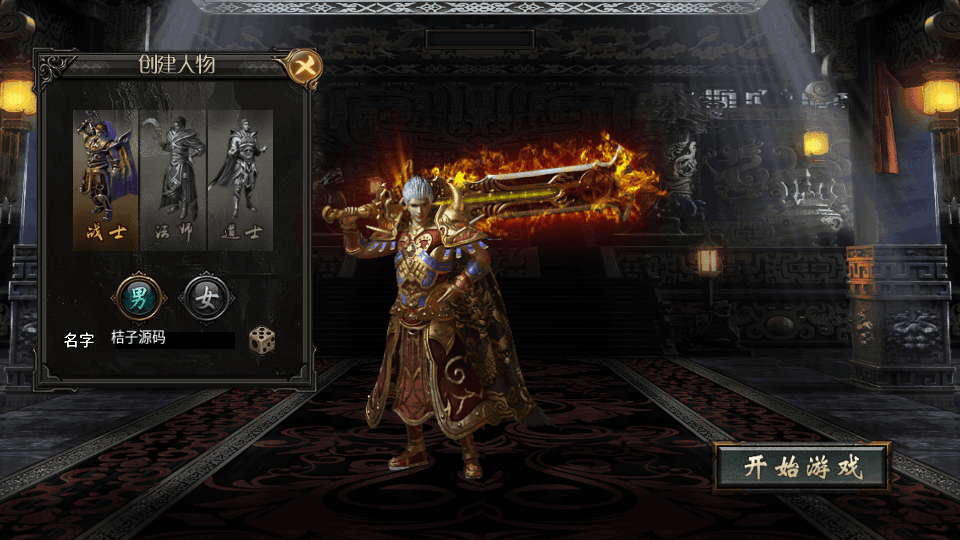The width and height of the screenshot is (960, 540).
Task: Click the 名字 name input field
Action: coord(172,340)
